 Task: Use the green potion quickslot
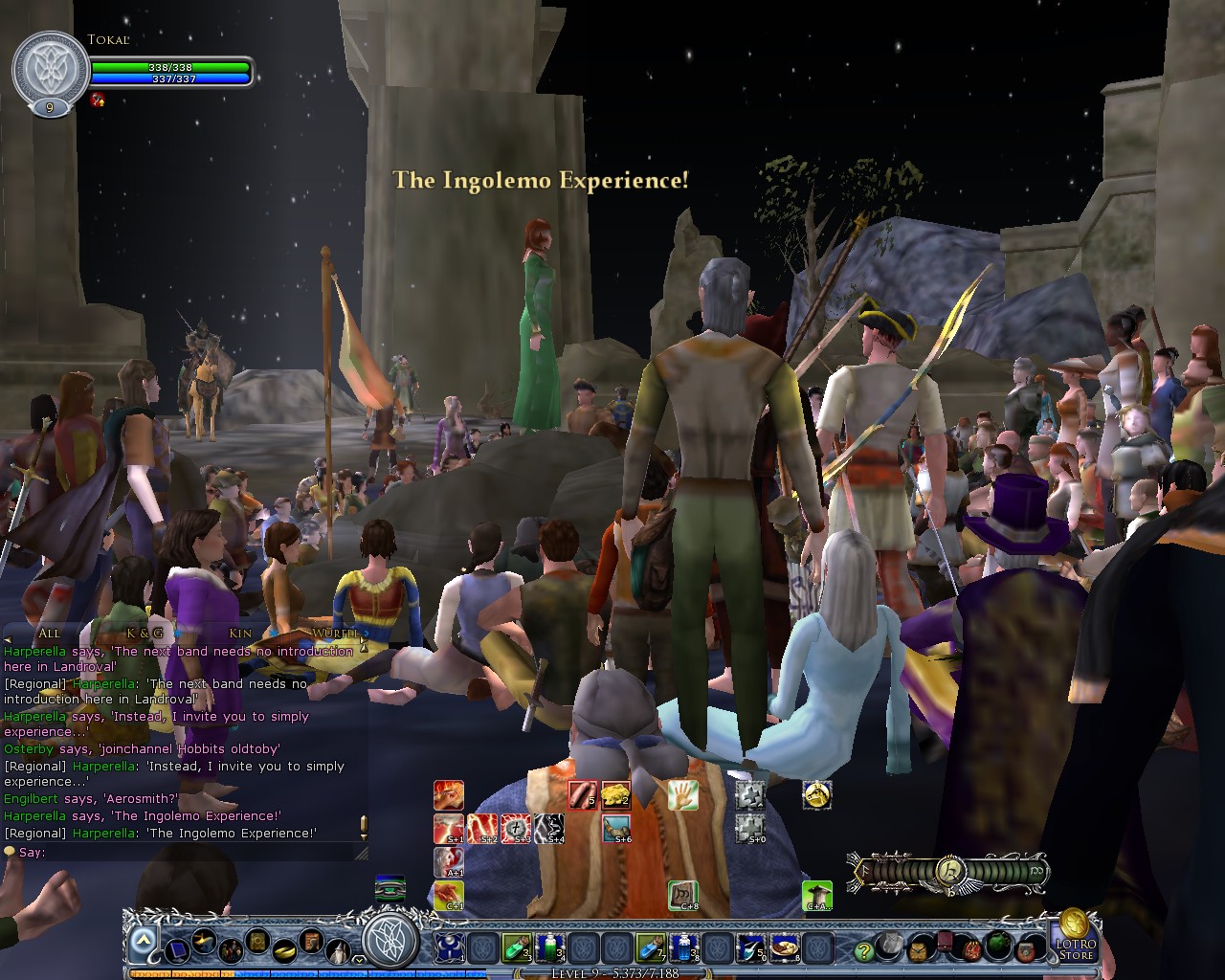(x=516, y=947)
